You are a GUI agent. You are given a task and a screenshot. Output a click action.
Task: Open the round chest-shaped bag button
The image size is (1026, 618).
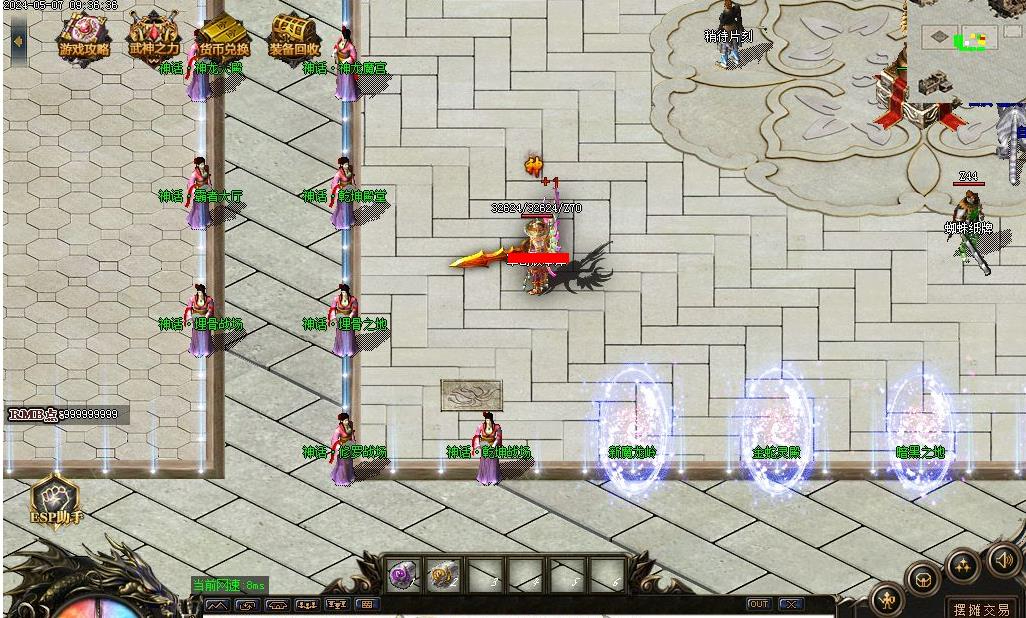coord(923,580)
